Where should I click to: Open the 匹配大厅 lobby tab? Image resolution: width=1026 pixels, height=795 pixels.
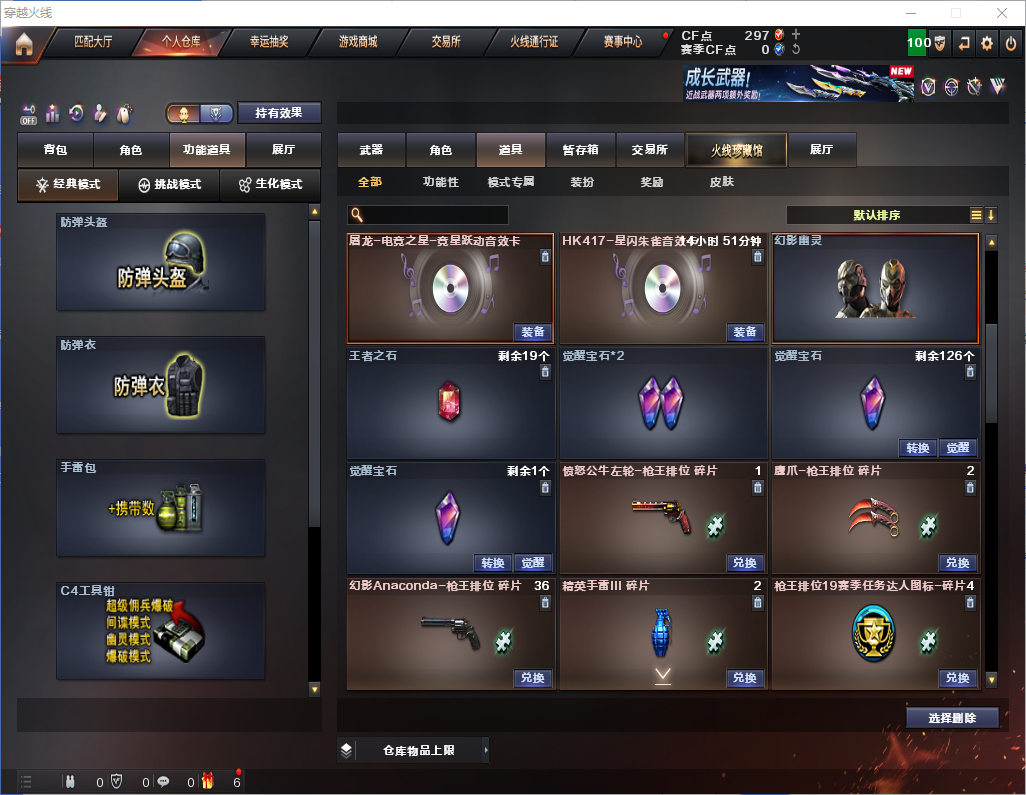(x=95, y=42)
